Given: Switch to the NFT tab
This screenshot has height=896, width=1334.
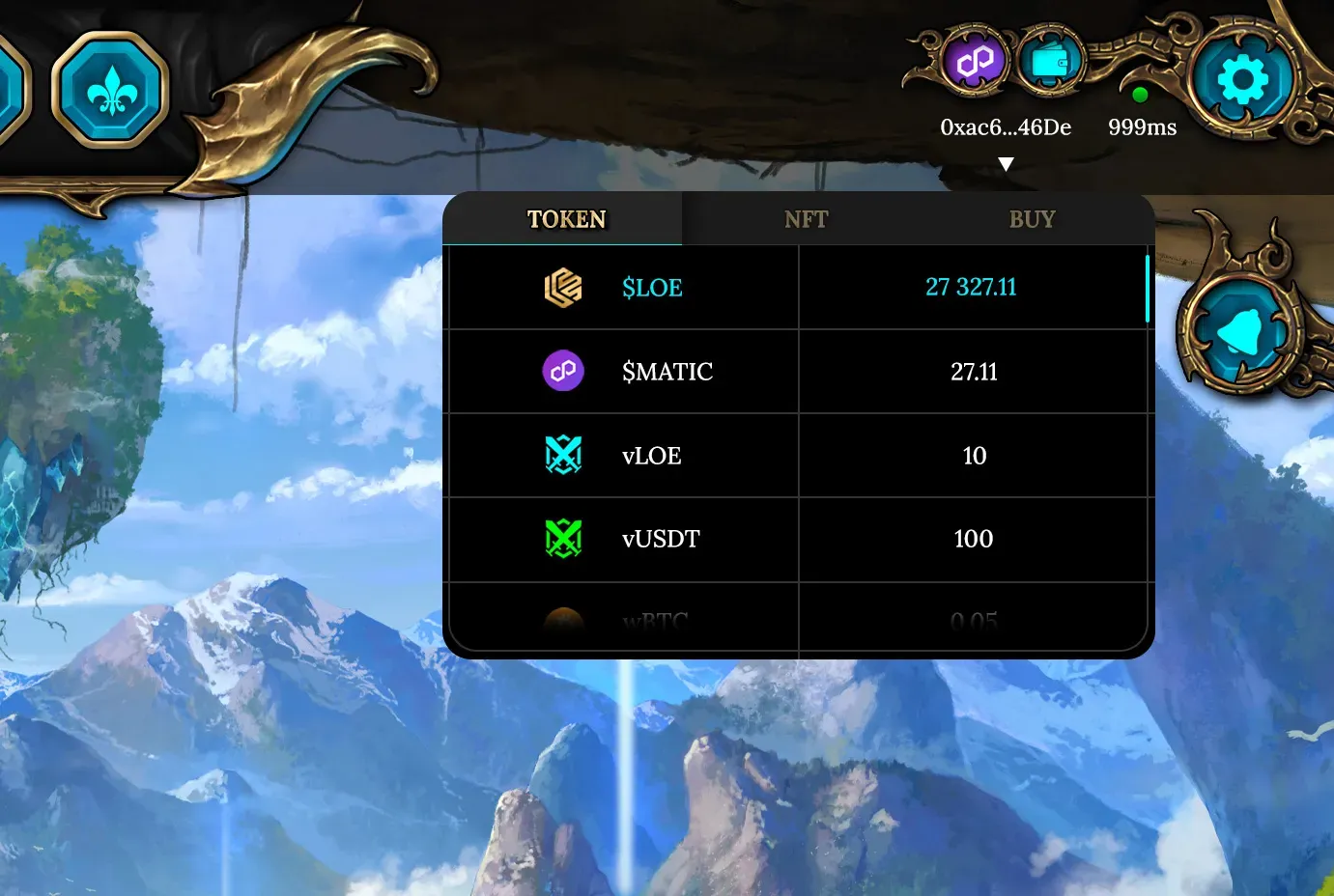Looking at the screenshot, I should pos(806,219).
